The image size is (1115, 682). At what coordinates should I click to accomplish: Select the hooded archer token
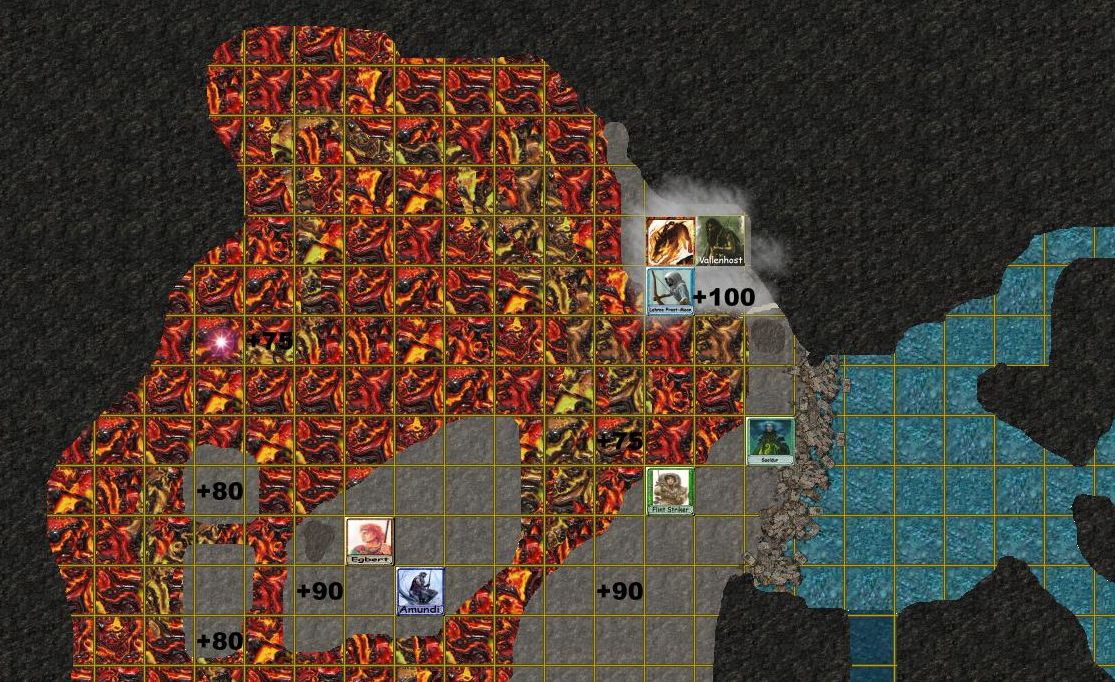point(670,291)
